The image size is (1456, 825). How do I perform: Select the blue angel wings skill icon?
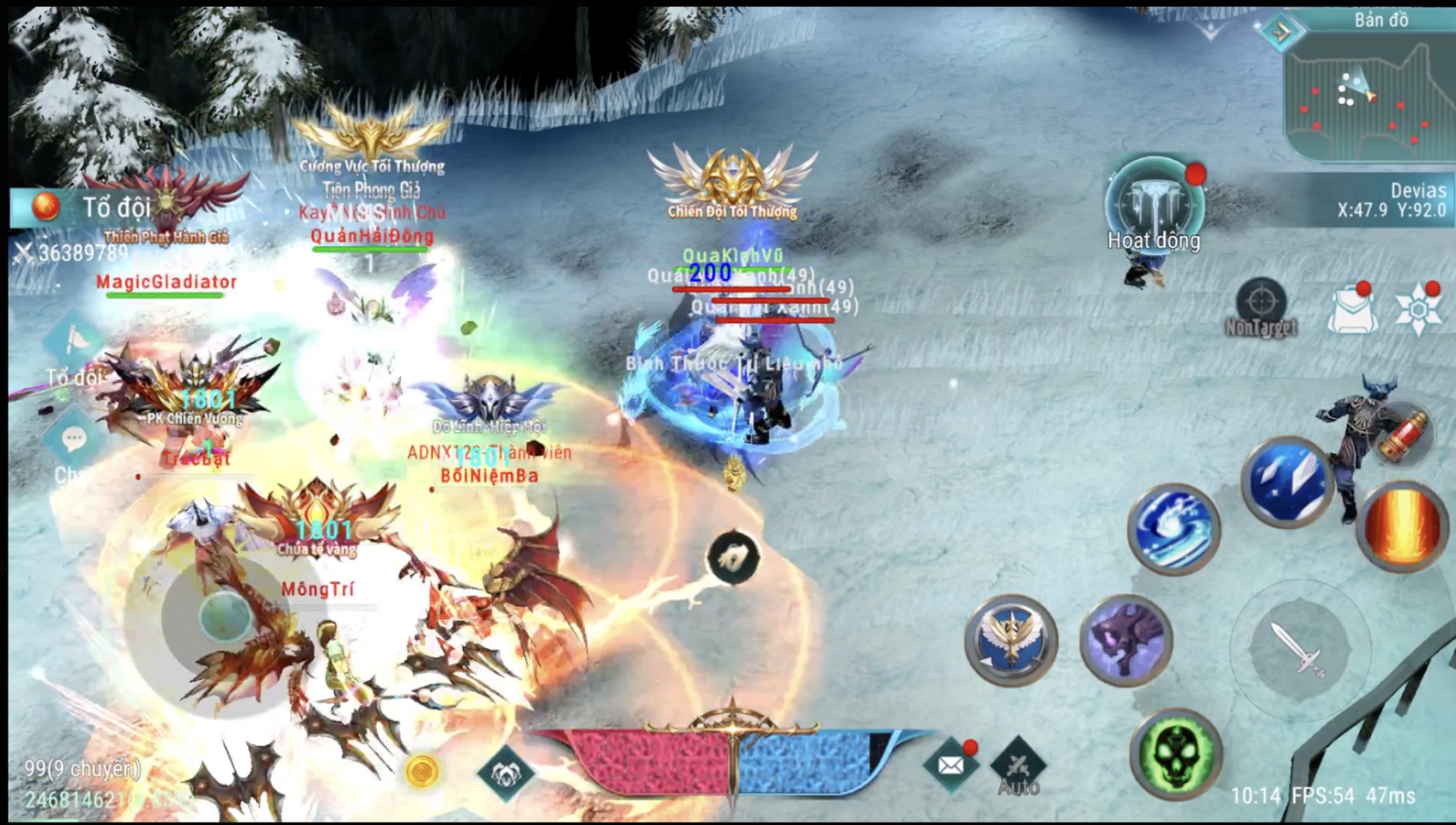1010,641
